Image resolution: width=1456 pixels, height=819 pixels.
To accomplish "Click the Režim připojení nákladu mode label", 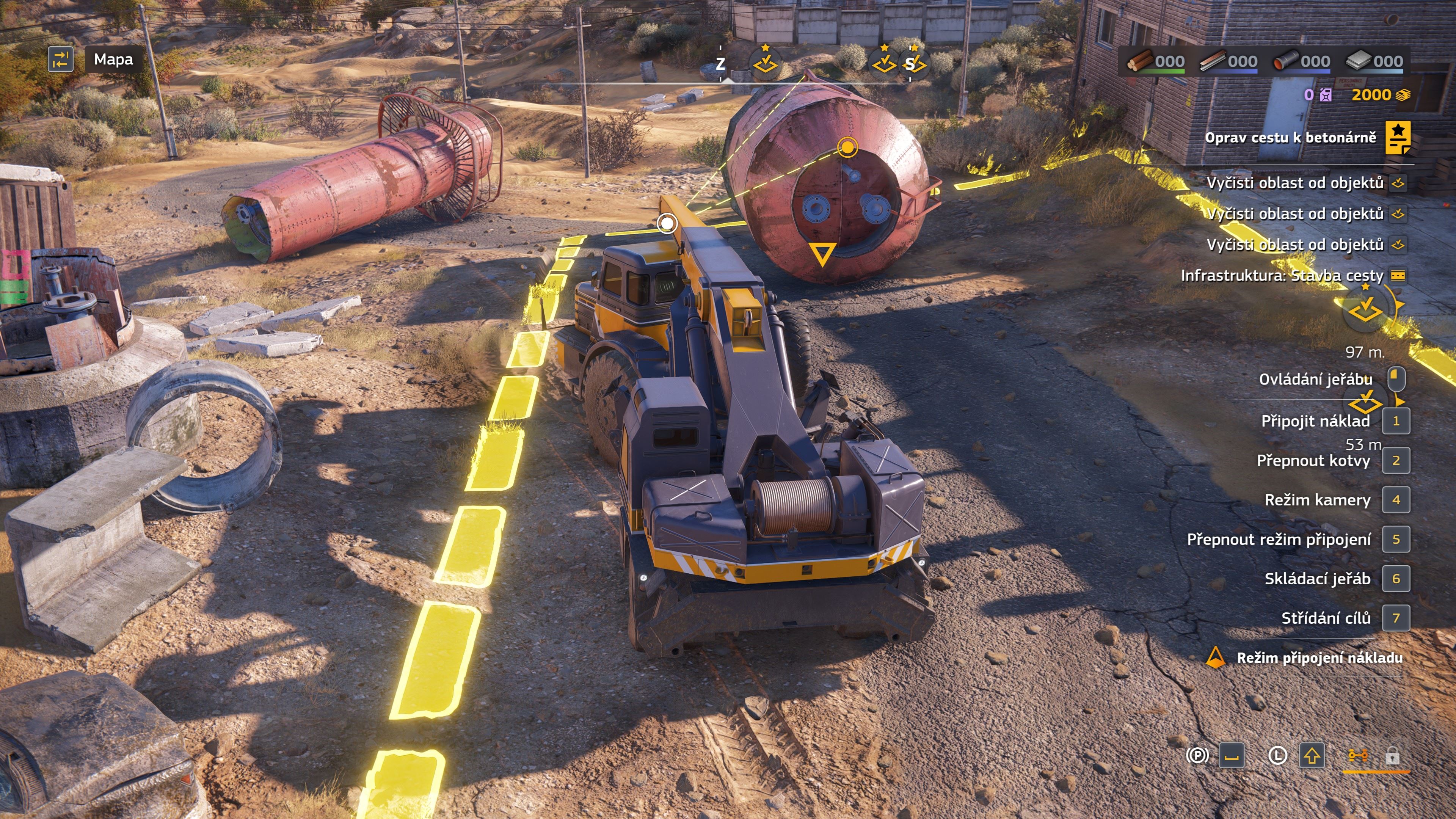I will tap(1319, 658).
